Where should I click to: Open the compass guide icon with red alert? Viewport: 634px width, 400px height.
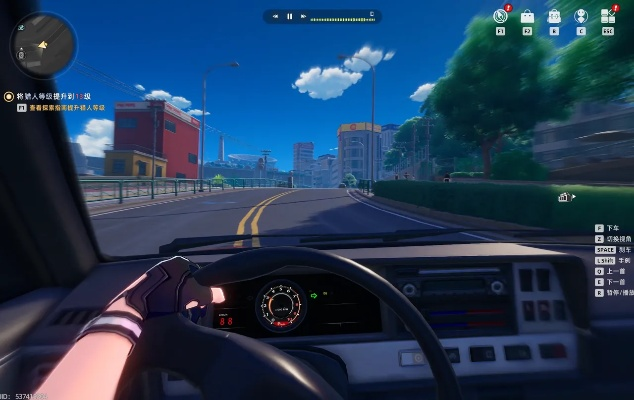[x=501, y=16]
